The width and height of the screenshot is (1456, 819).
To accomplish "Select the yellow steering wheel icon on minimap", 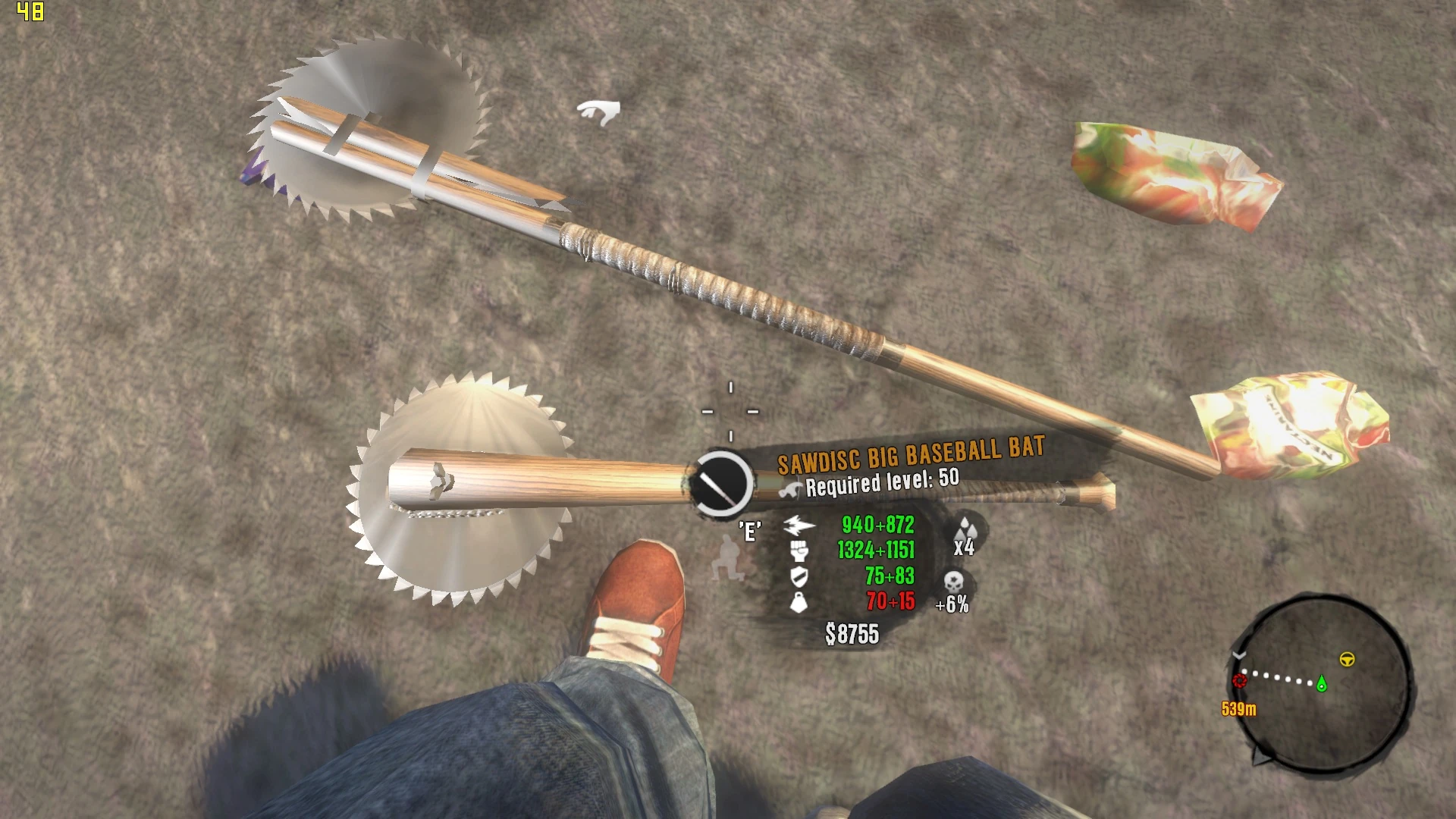I will click(x=1348, y=661).
